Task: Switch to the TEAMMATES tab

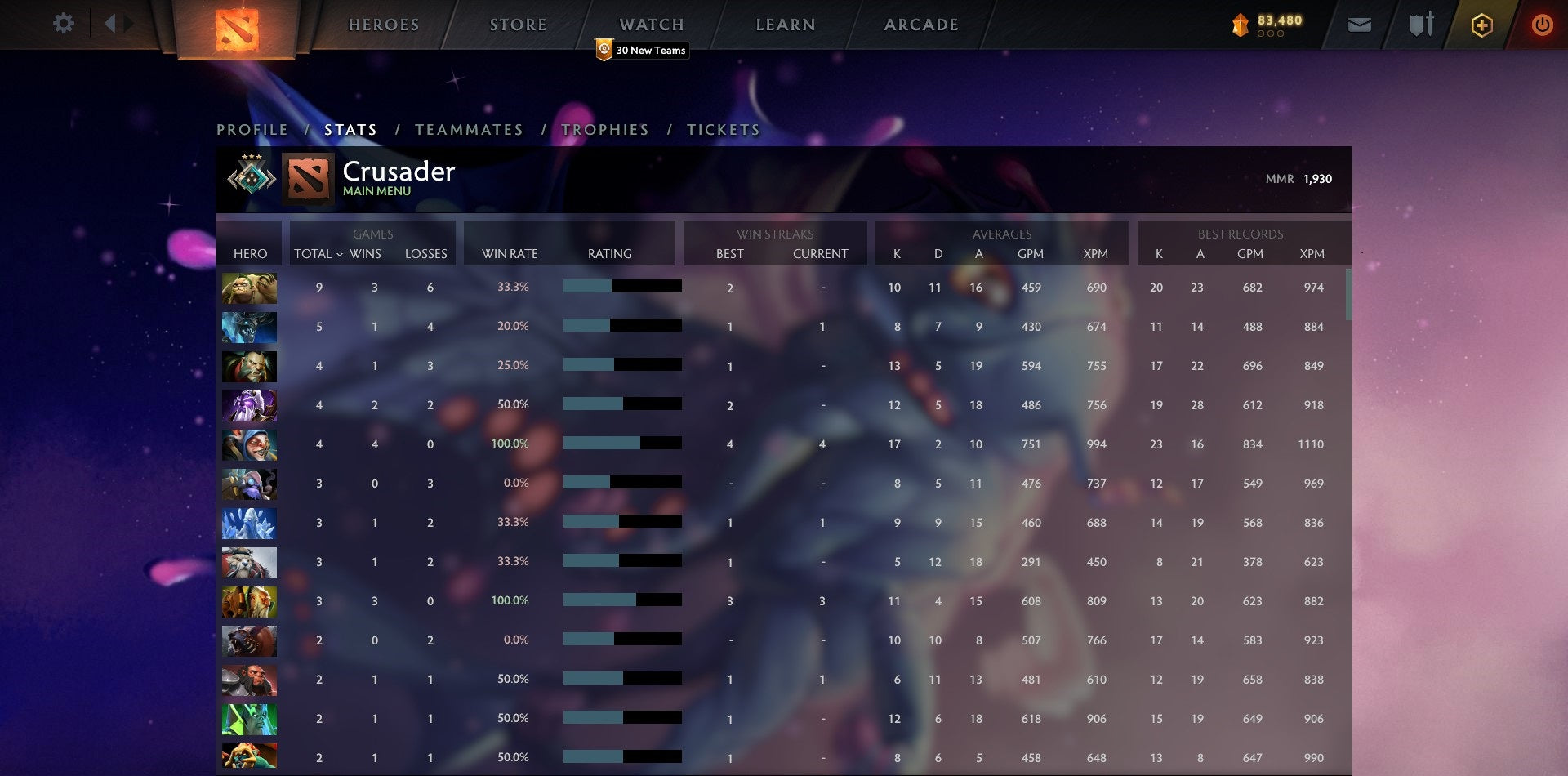Action: 470,129
